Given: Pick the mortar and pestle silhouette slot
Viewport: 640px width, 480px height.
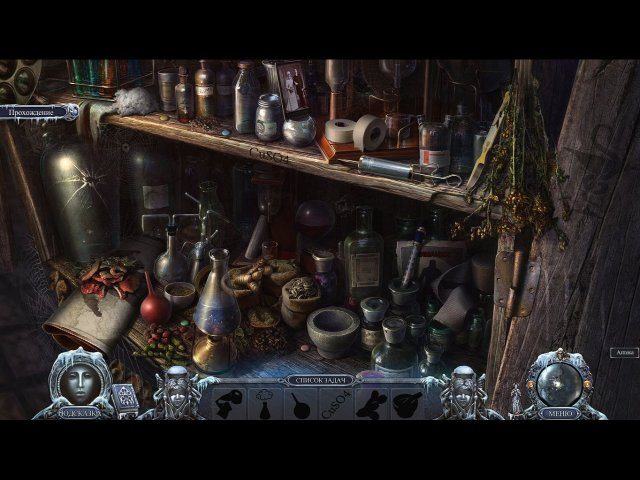Looking at the screenshot, I should click(x=408, y=403).
